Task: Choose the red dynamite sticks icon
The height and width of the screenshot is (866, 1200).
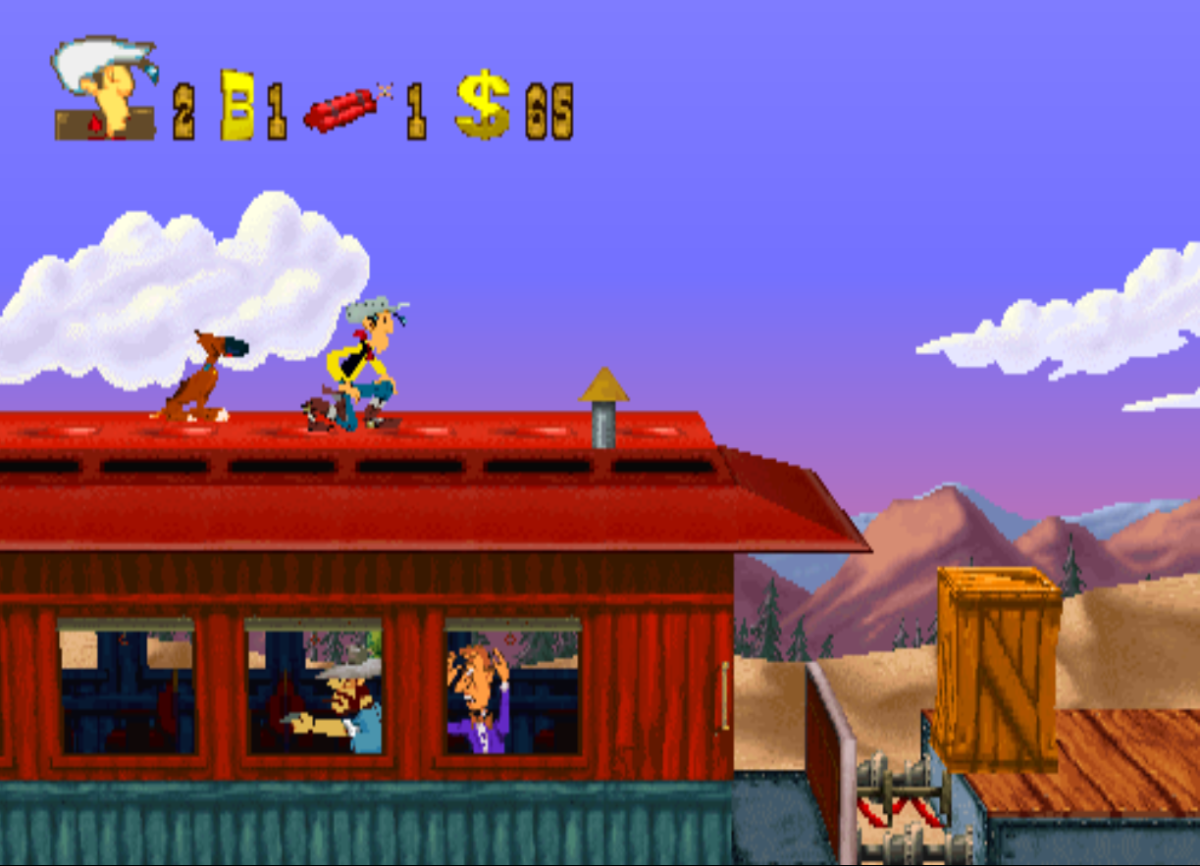Action: (343, 108)
